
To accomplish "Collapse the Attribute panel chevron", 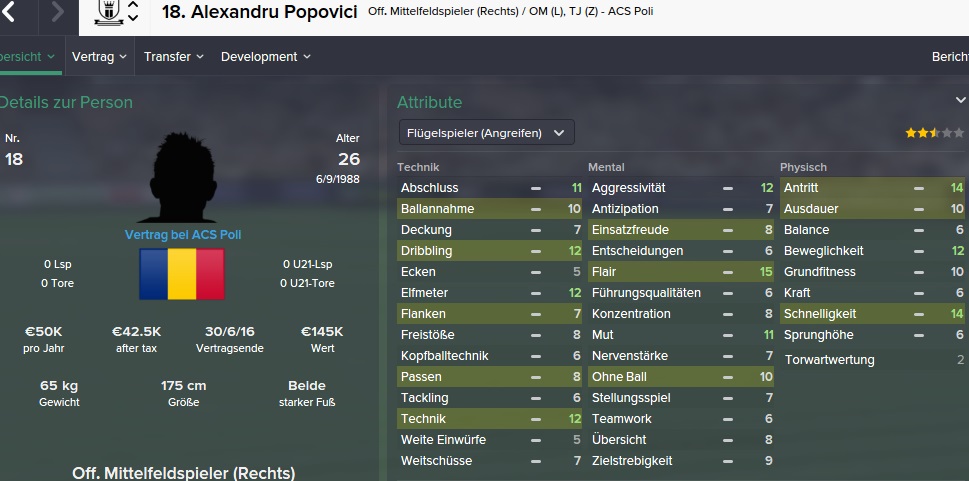I will tap(960, 101).
